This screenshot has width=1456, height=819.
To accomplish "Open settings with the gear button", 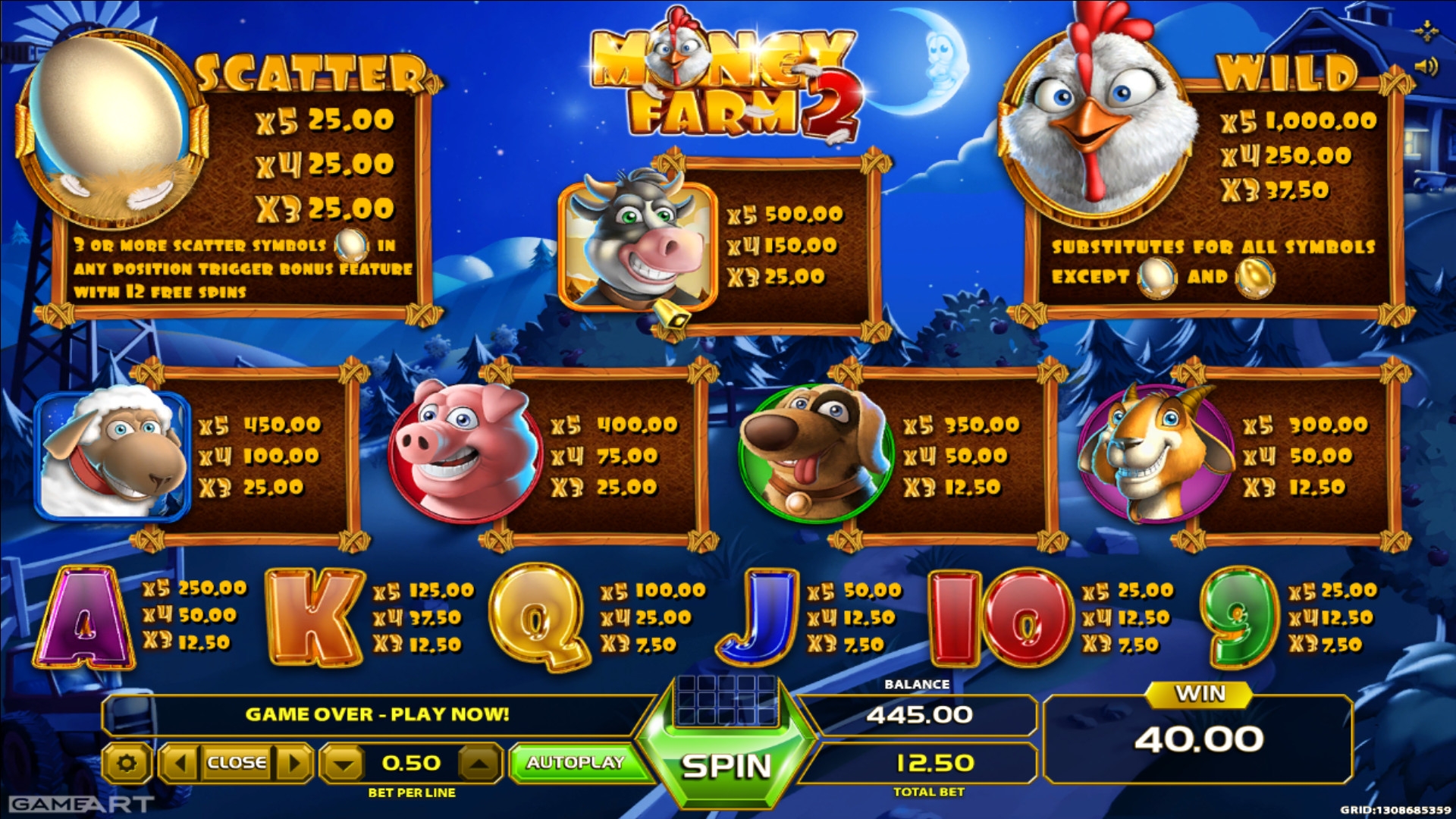I will 126,762.
